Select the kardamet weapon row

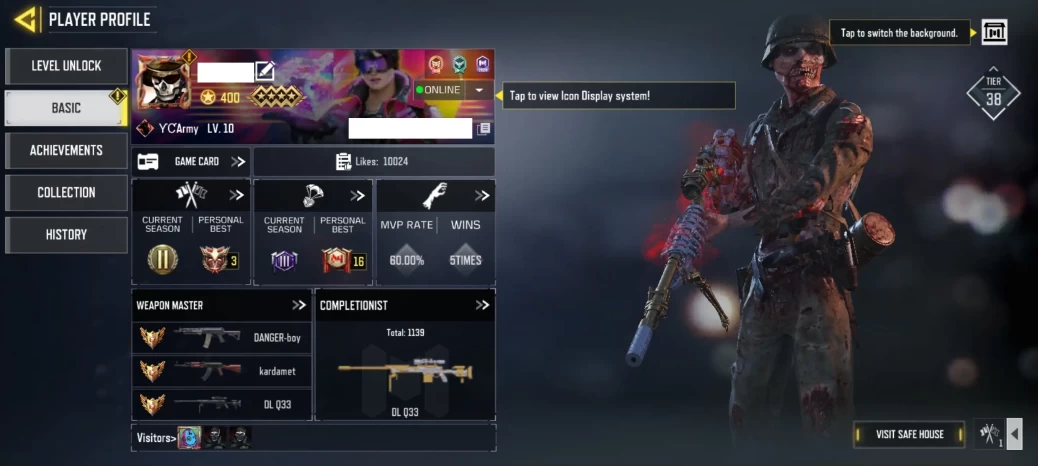coord(222,371)
